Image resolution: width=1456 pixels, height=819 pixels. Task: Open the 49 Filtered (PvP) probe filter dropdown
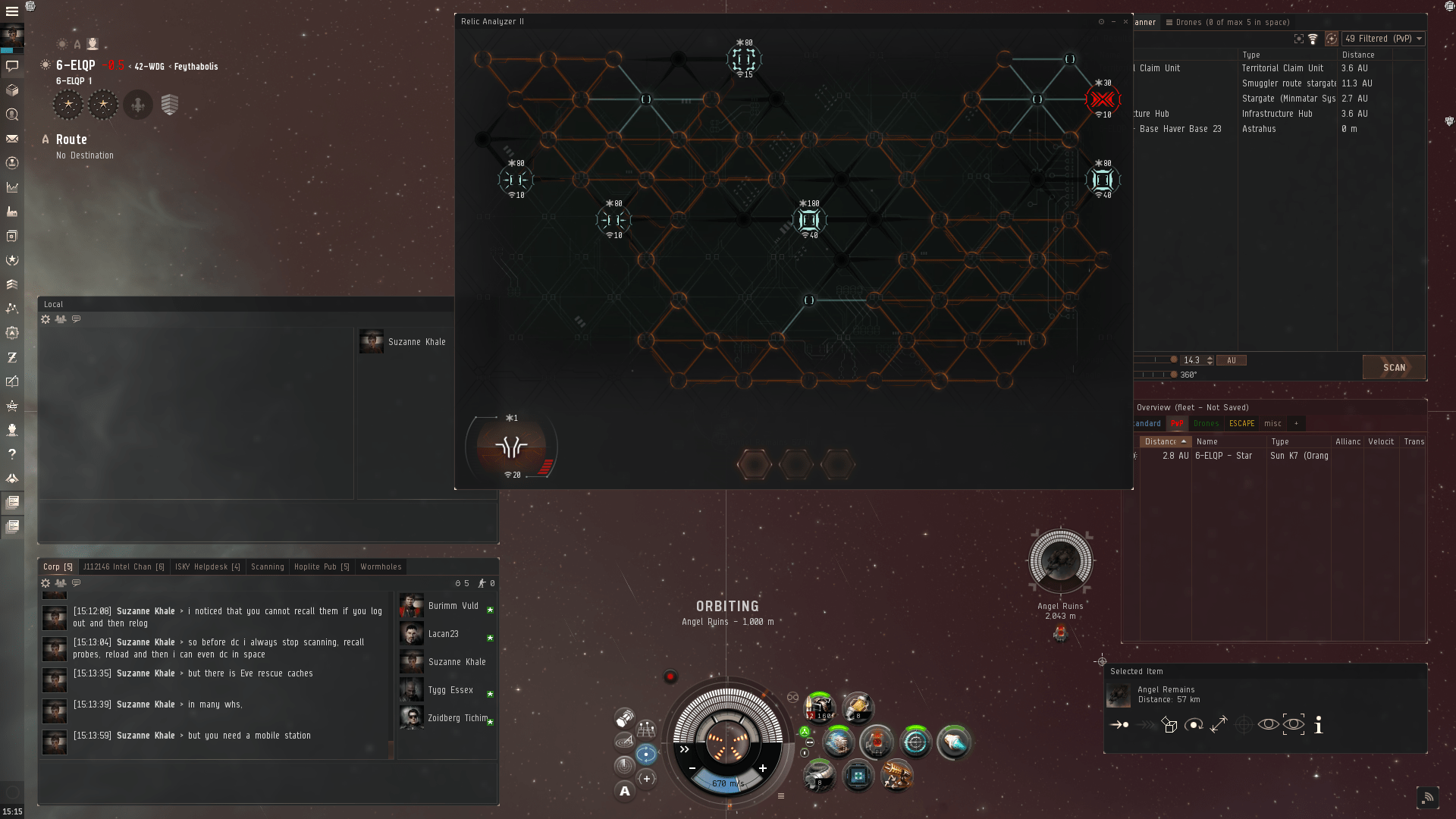1383,39
